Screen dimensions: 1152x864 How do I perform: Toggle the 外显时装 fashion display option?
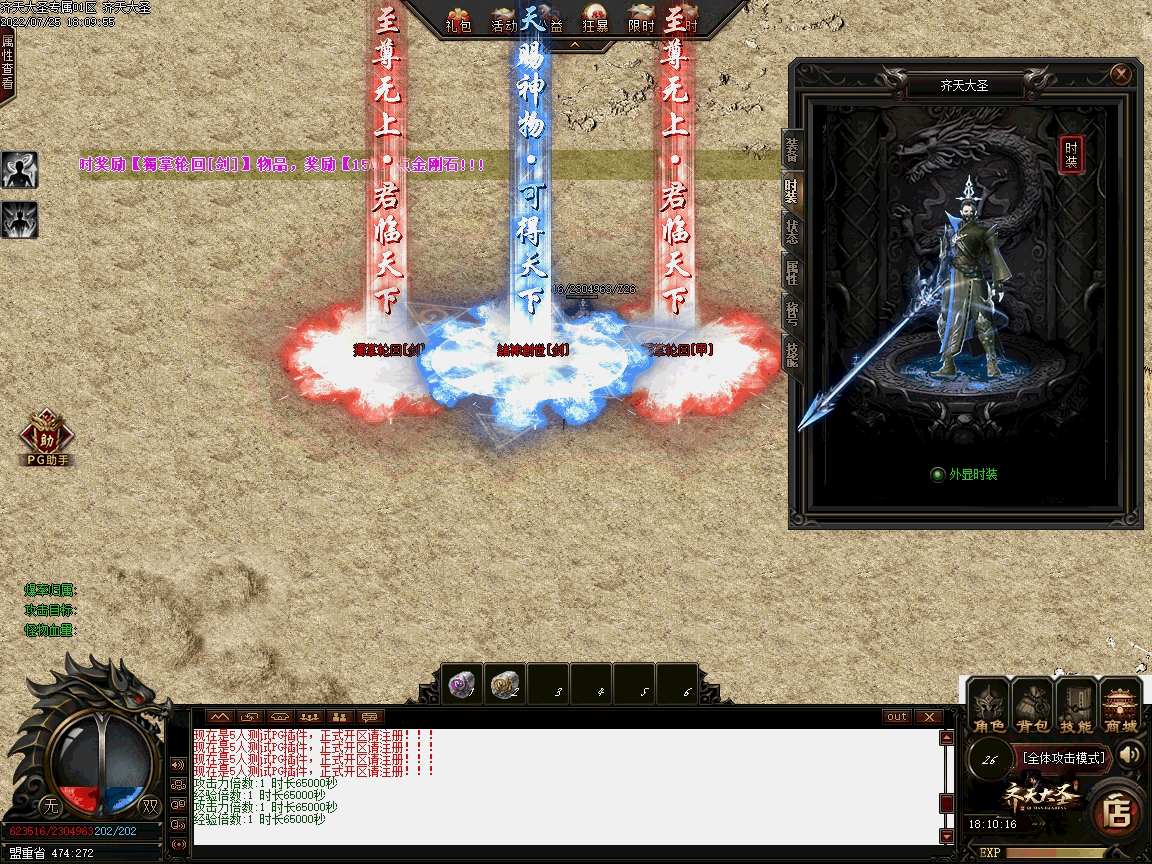pos(938,474)
